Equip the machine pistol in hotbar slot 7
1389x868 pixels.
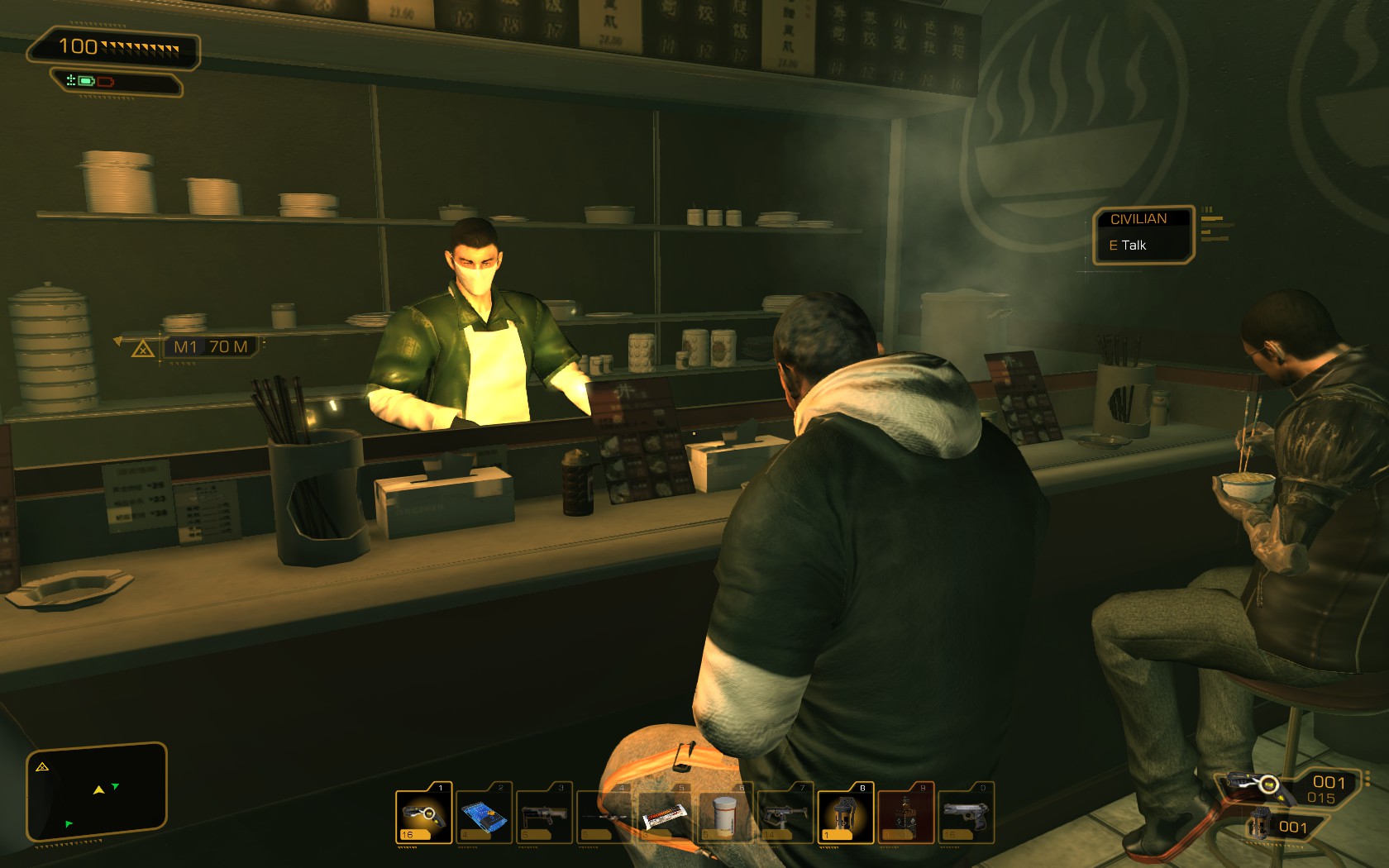pos(785,814)
